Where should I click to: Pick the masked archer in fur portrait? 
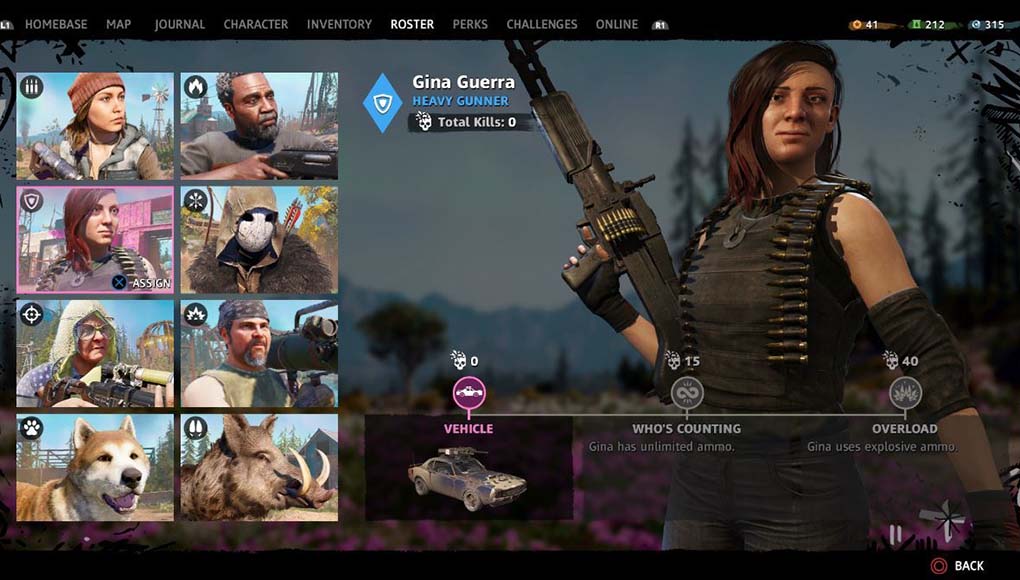pos(259,240)
